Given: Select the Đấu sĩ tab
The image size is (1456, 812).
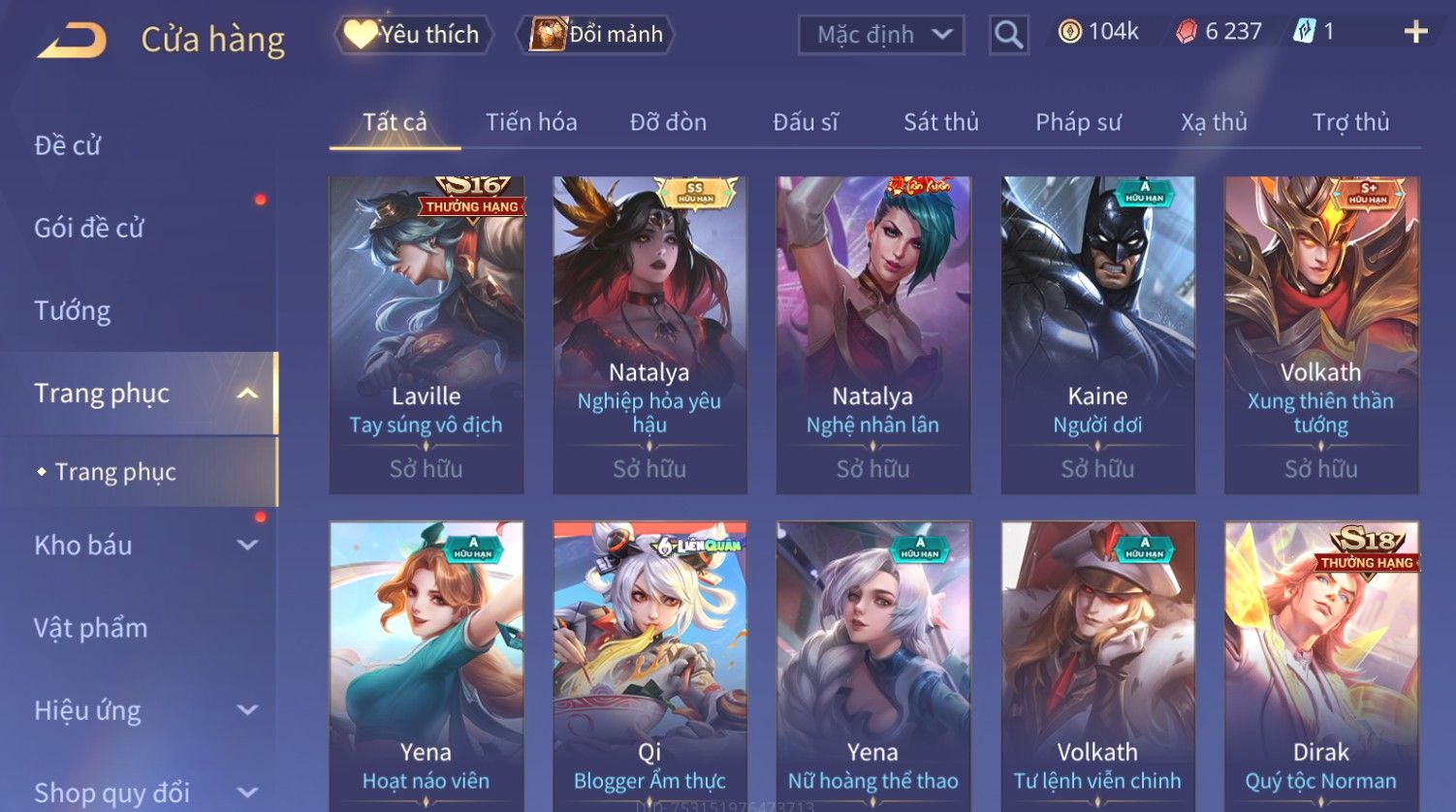Looking at the screenshot, I should (805, 122).
